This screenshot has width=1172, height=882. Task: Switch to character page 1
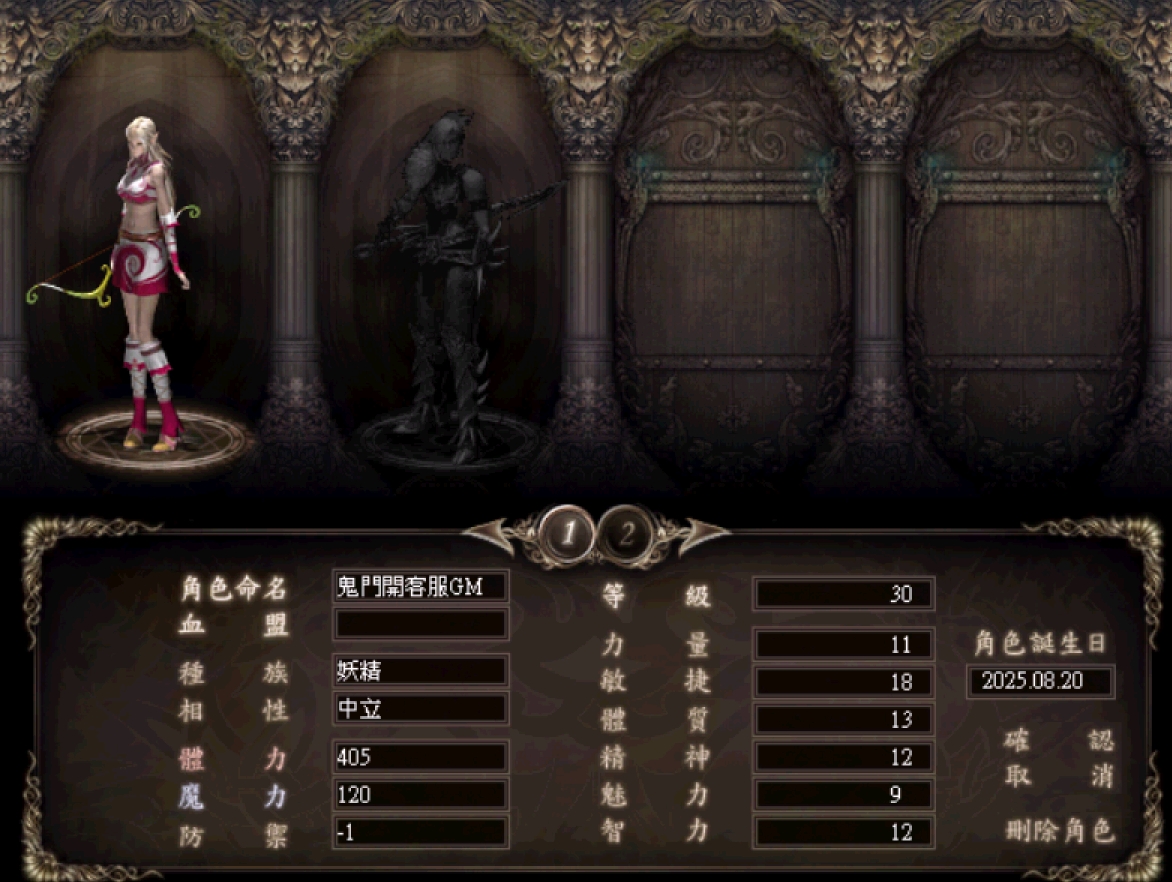(x=568, y=535)
